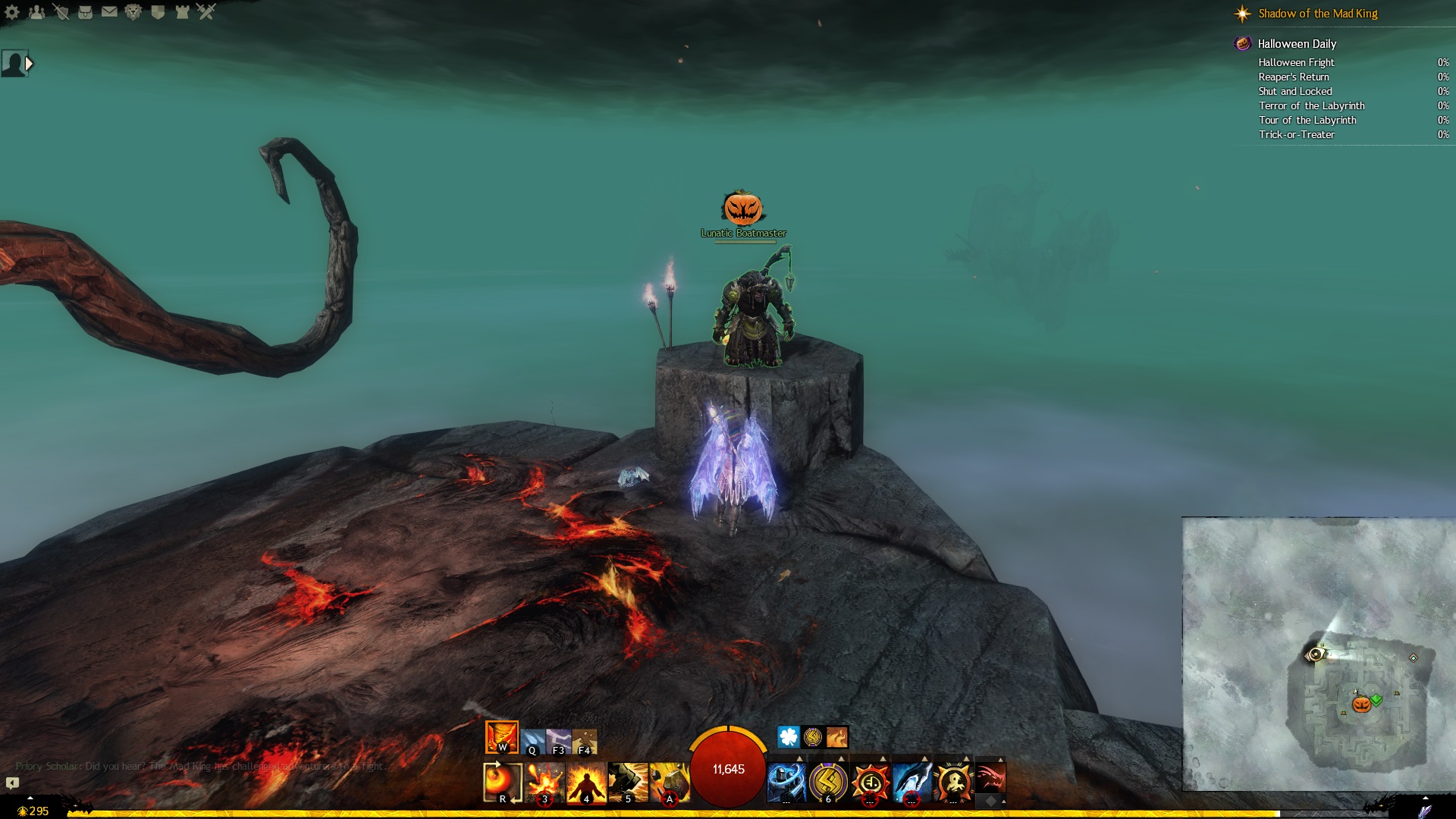
Task: Click the minimap
Action: pyautogui.click(x=1318, y=654)
